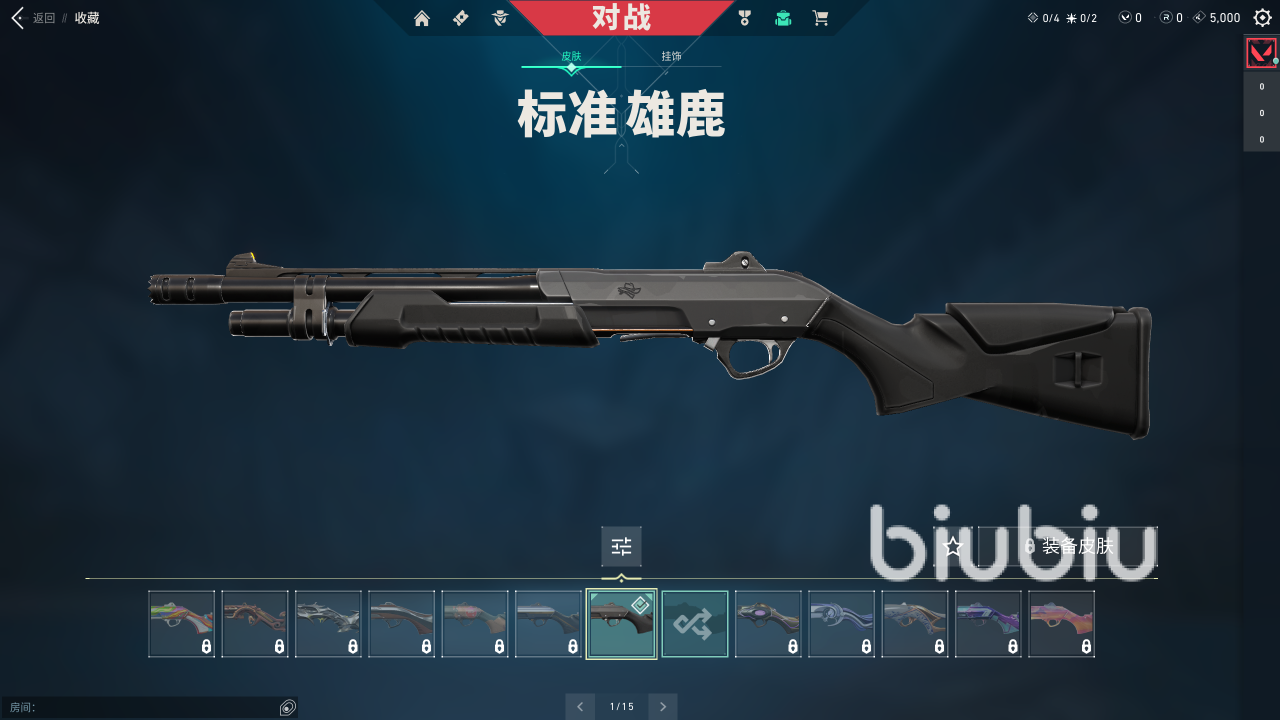
Task: Favorite this skin with the star button
Action: pyautogui.click(x=953, y=546)
